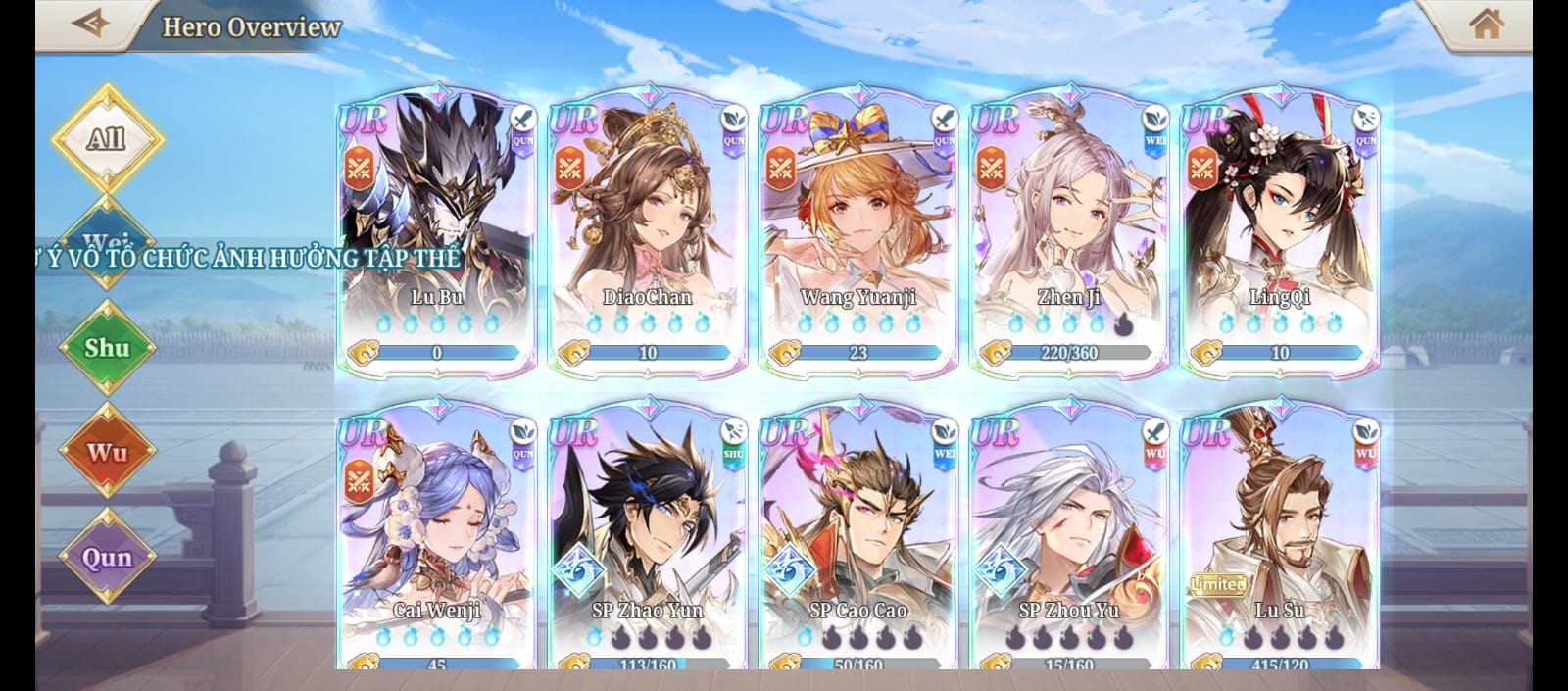Choose the SP Zhou Yu card
Viewport: 1568px width, 691px height.
[x=1069, y=534]
